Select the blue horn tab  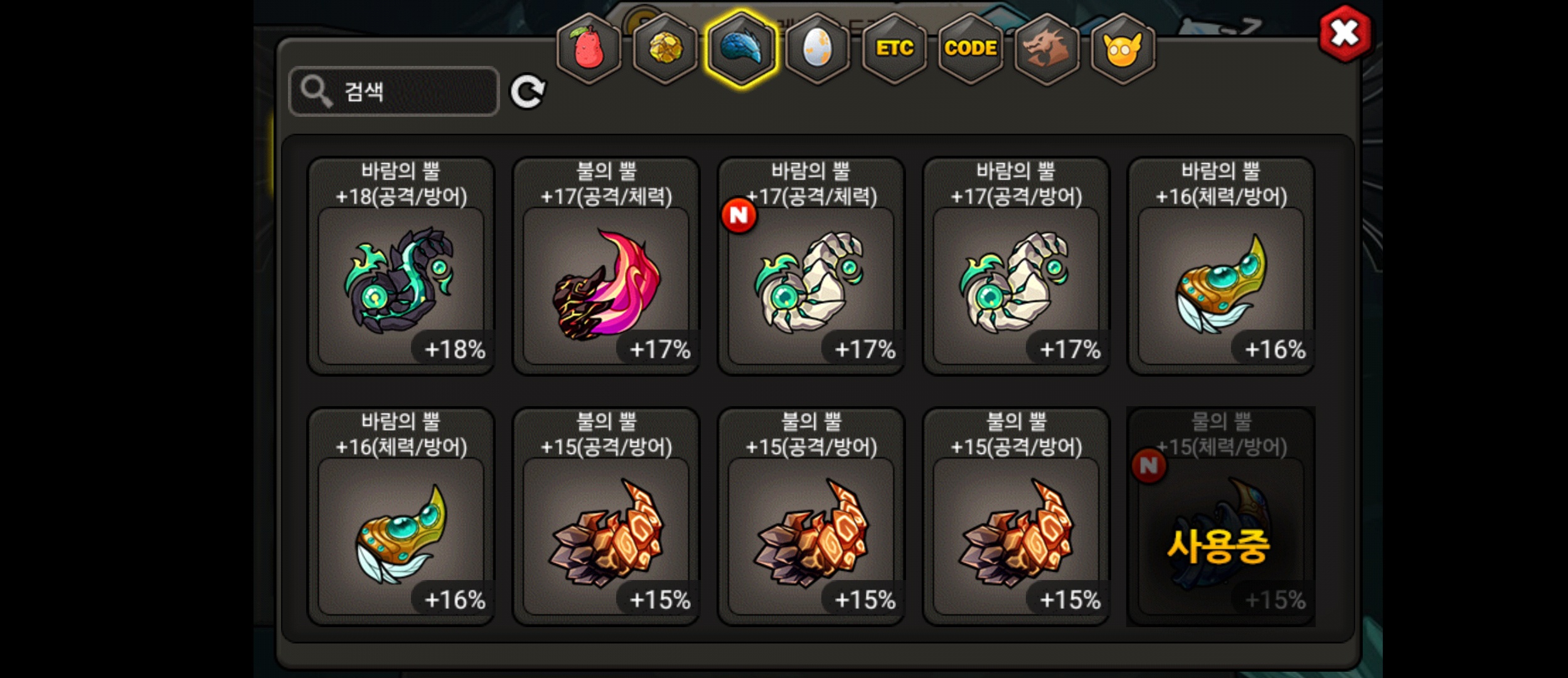pyautogui.click(x=741, y=48)
